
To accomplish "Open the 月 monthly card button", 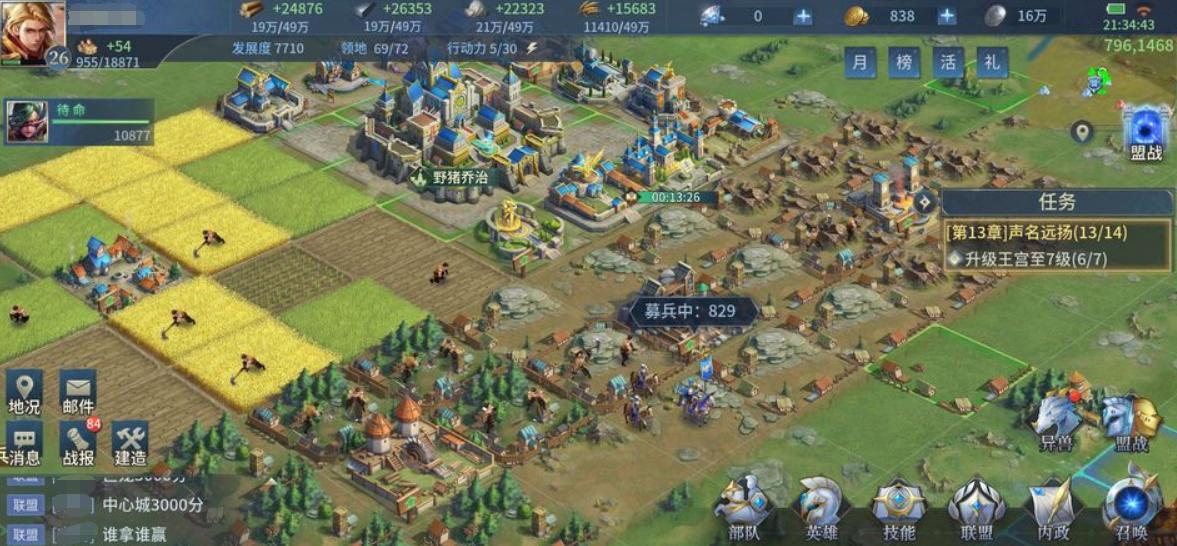I will pyautogui.click(x=860, y=62).
